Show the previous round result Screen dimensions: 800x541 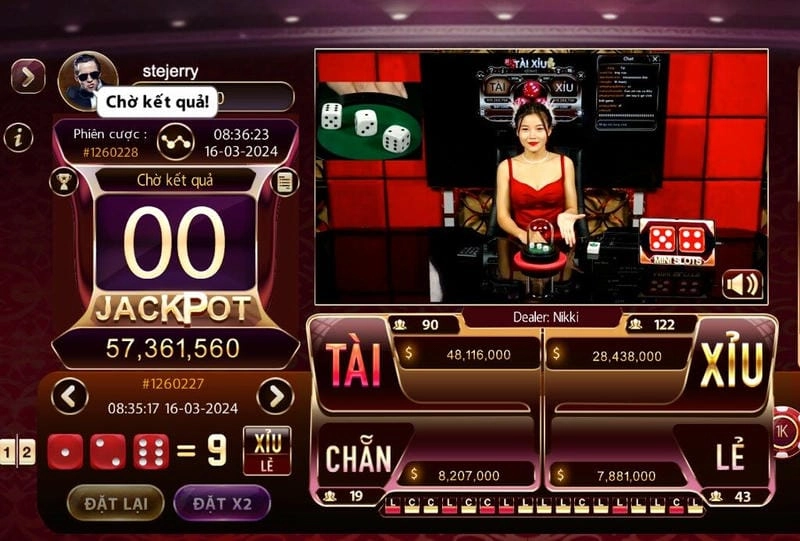click(x=69, y=396)
